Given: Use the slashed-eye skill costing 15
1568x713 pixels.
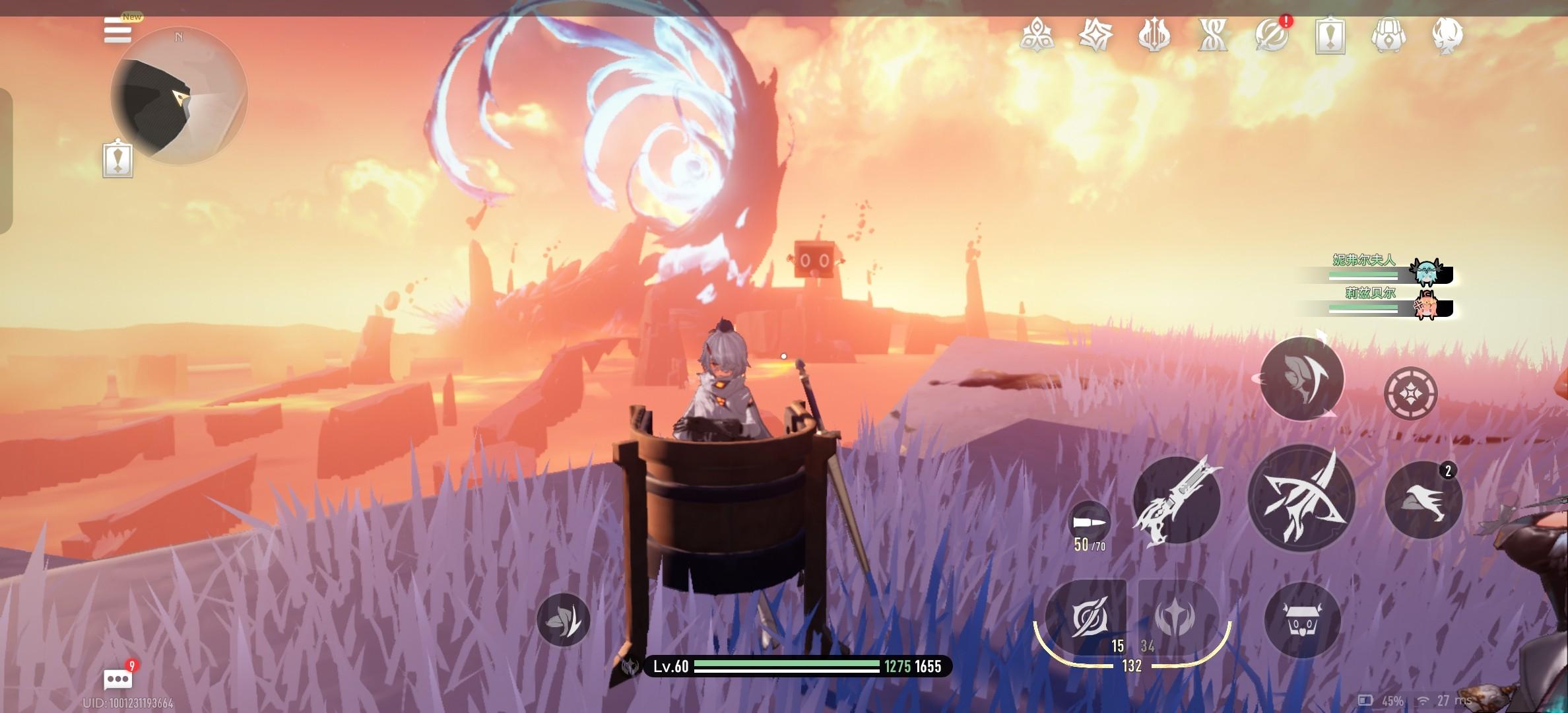Looking at the screenshot, I should pyautogui.click(x=1086, y=619).
